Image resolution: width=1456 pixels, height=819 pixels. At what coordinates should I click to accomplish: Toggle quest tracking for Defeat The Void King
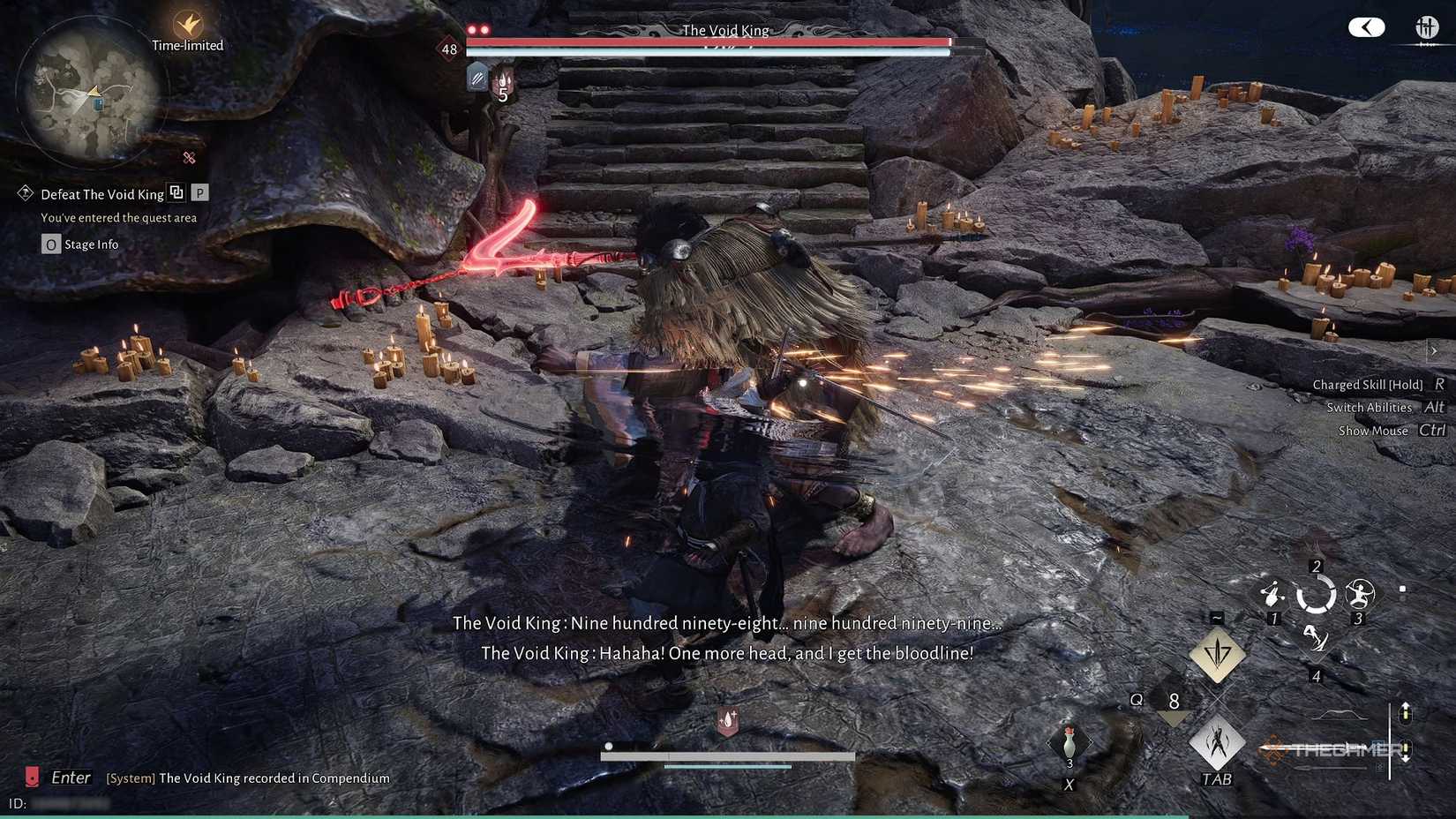176,192
